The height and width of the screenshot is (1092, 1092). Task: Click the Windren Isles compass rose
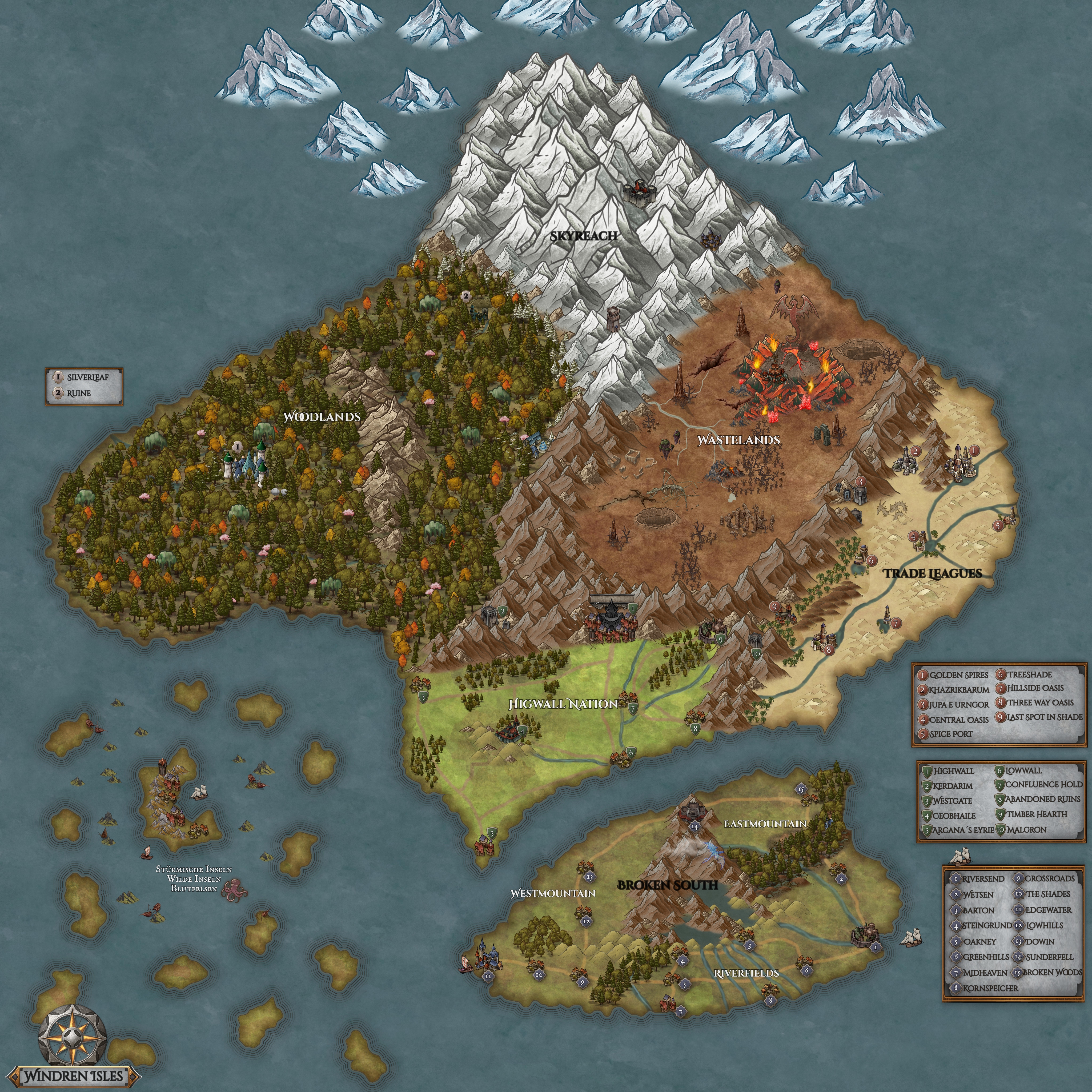point(73,1038)
